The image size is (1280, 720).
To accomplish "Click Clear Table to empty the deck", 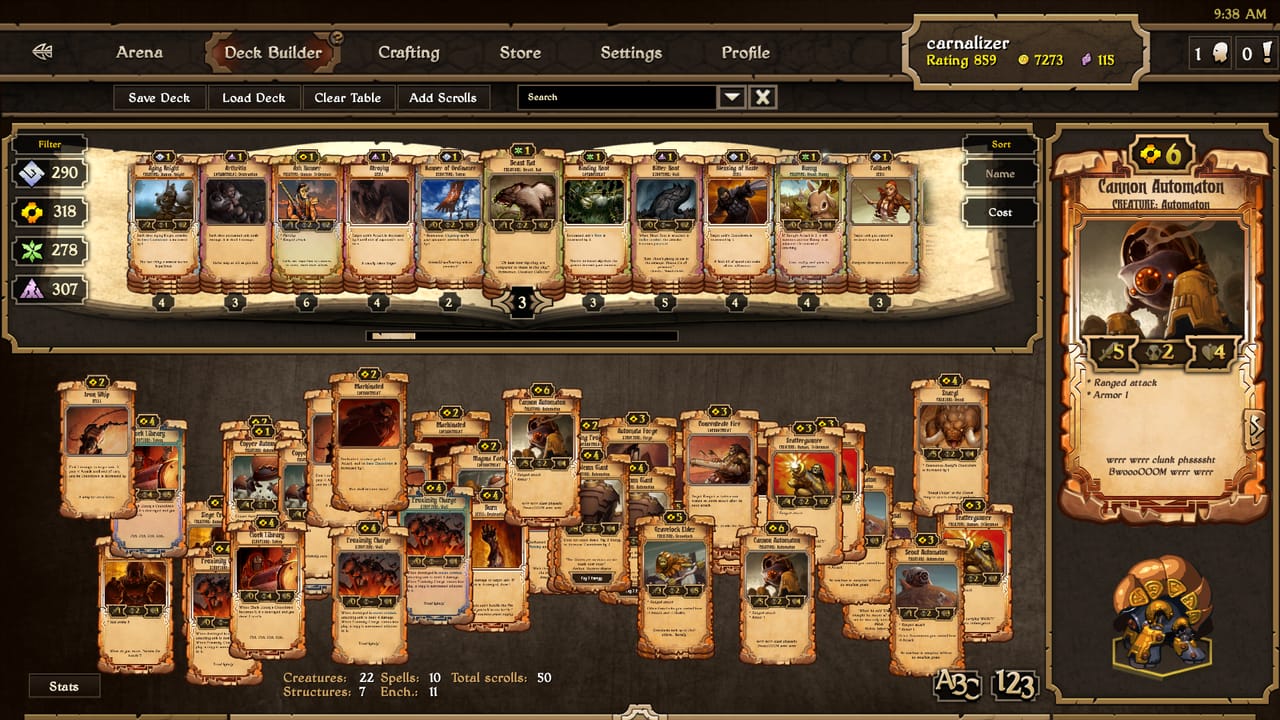I will 348,97.
